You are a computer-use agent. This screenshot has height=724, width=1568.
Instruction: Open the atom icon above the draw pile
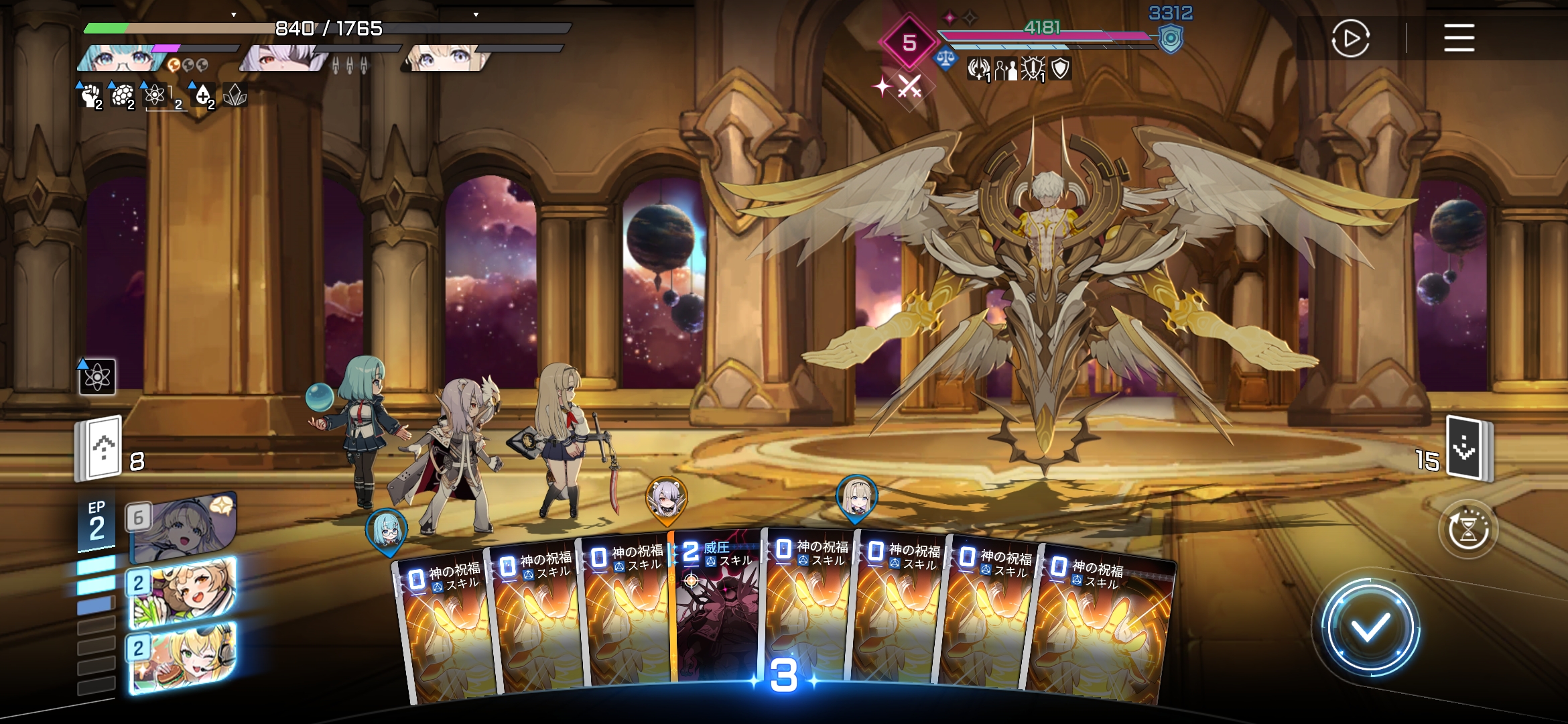click(97, 377)
